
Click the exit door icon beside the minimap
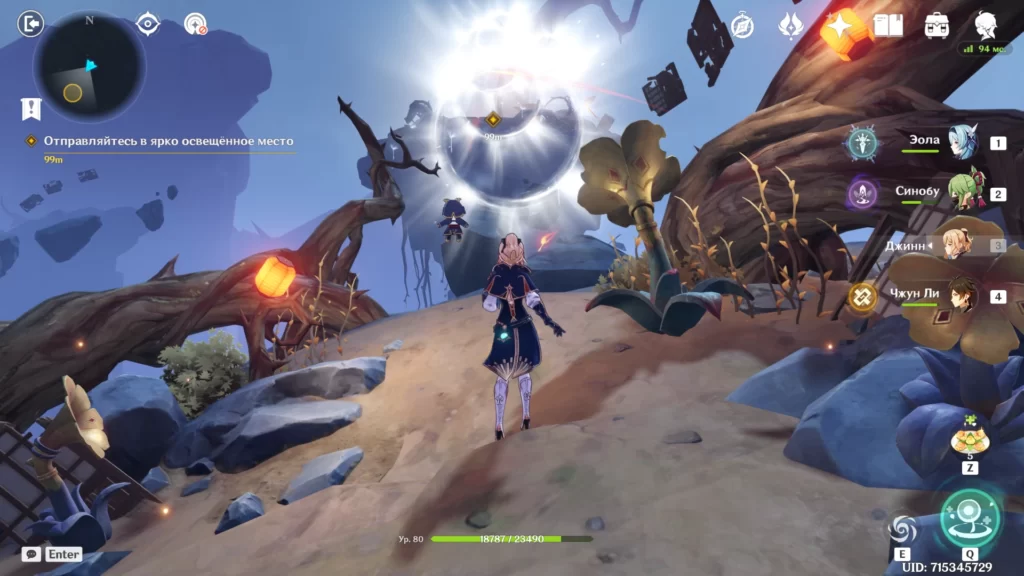[30, 23]
